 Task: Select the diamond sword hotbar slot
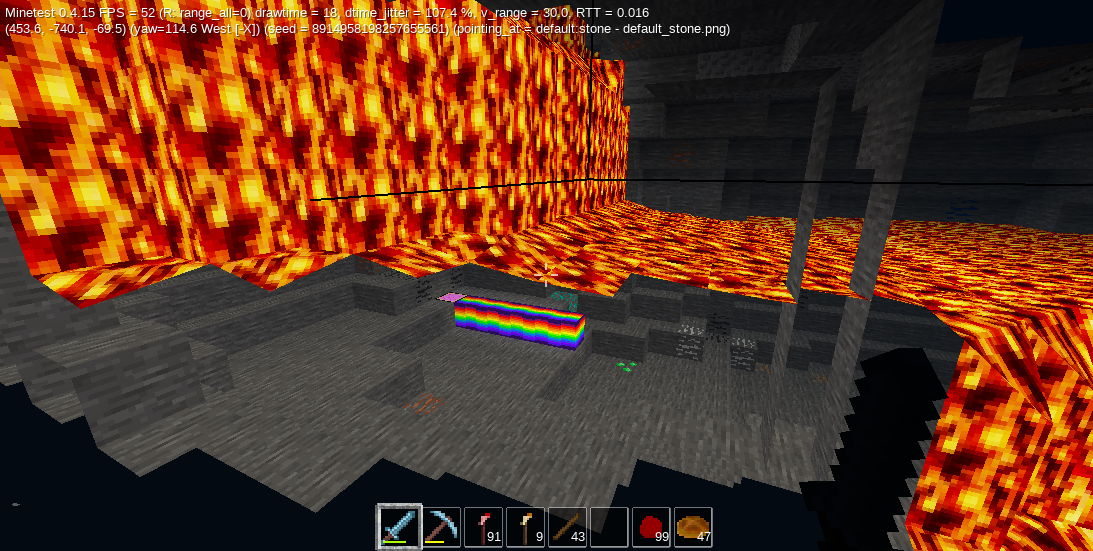pos(399,527)
